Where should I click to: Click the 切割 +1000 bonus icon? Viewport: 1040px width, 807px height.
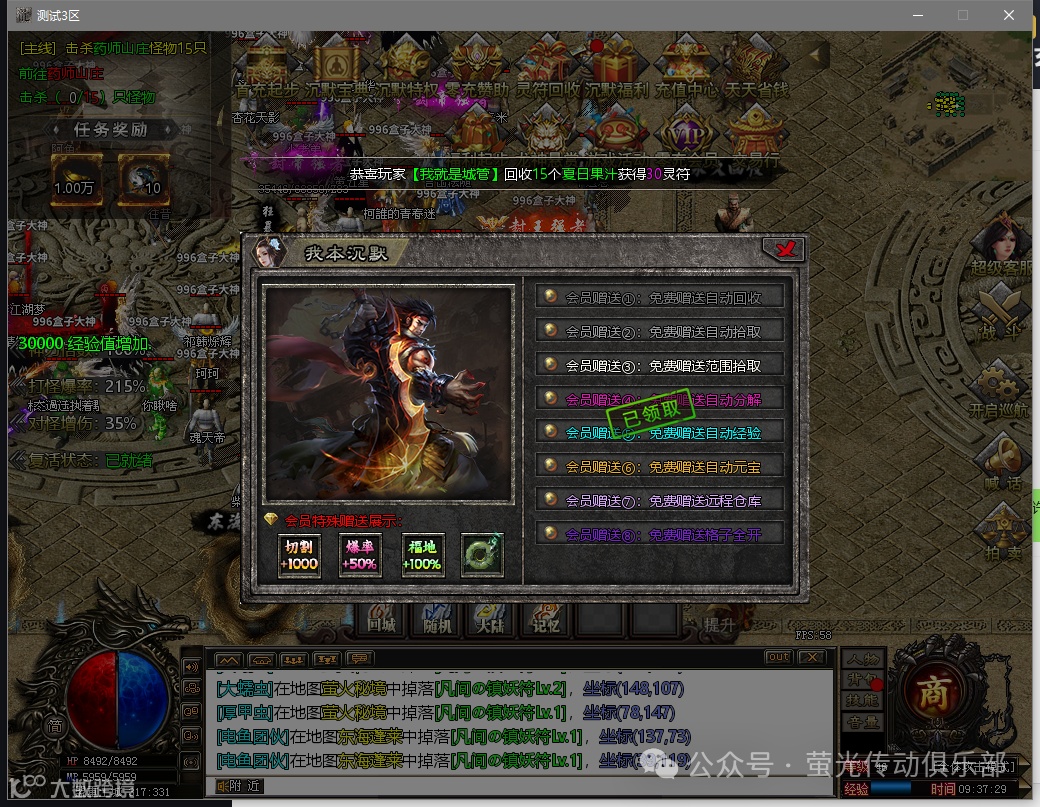pos(299,555)
